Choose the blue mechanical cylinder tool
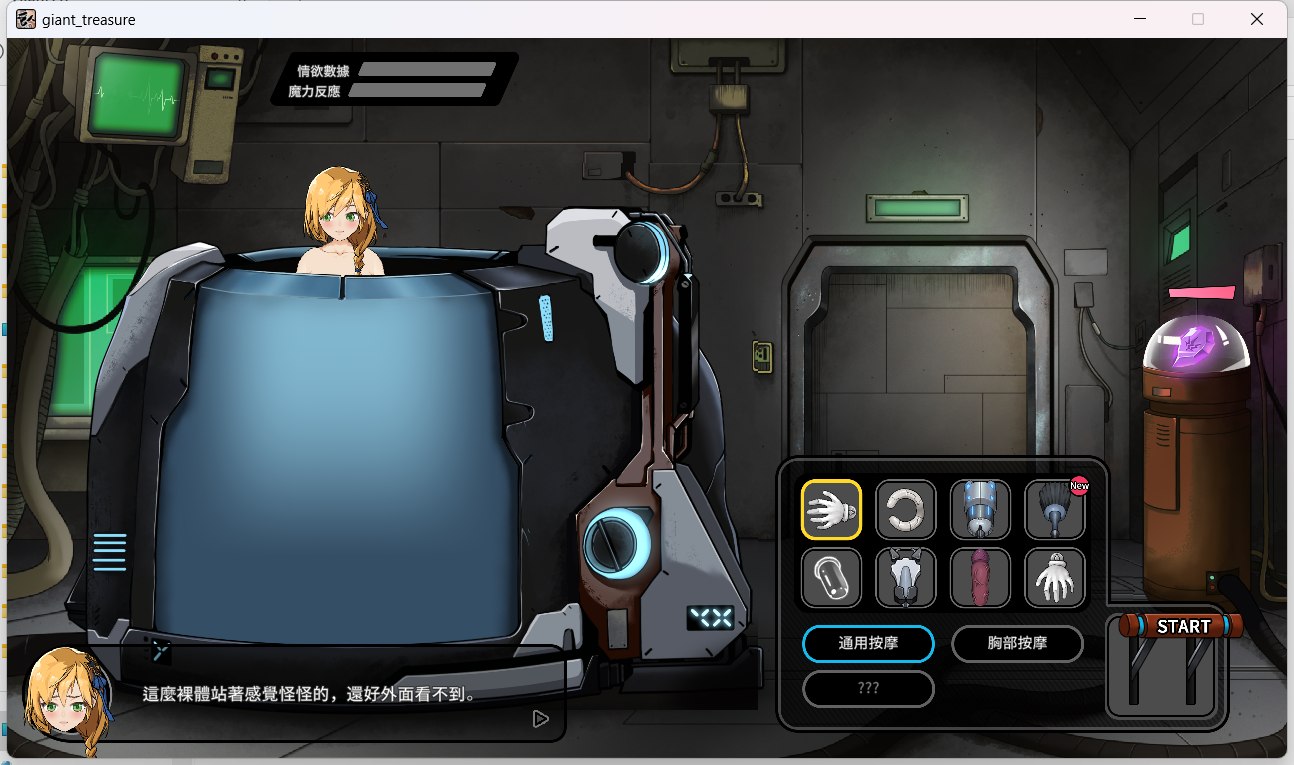Image resolution: width=1294 pixels, height=765 pixels. coord(980,510)
